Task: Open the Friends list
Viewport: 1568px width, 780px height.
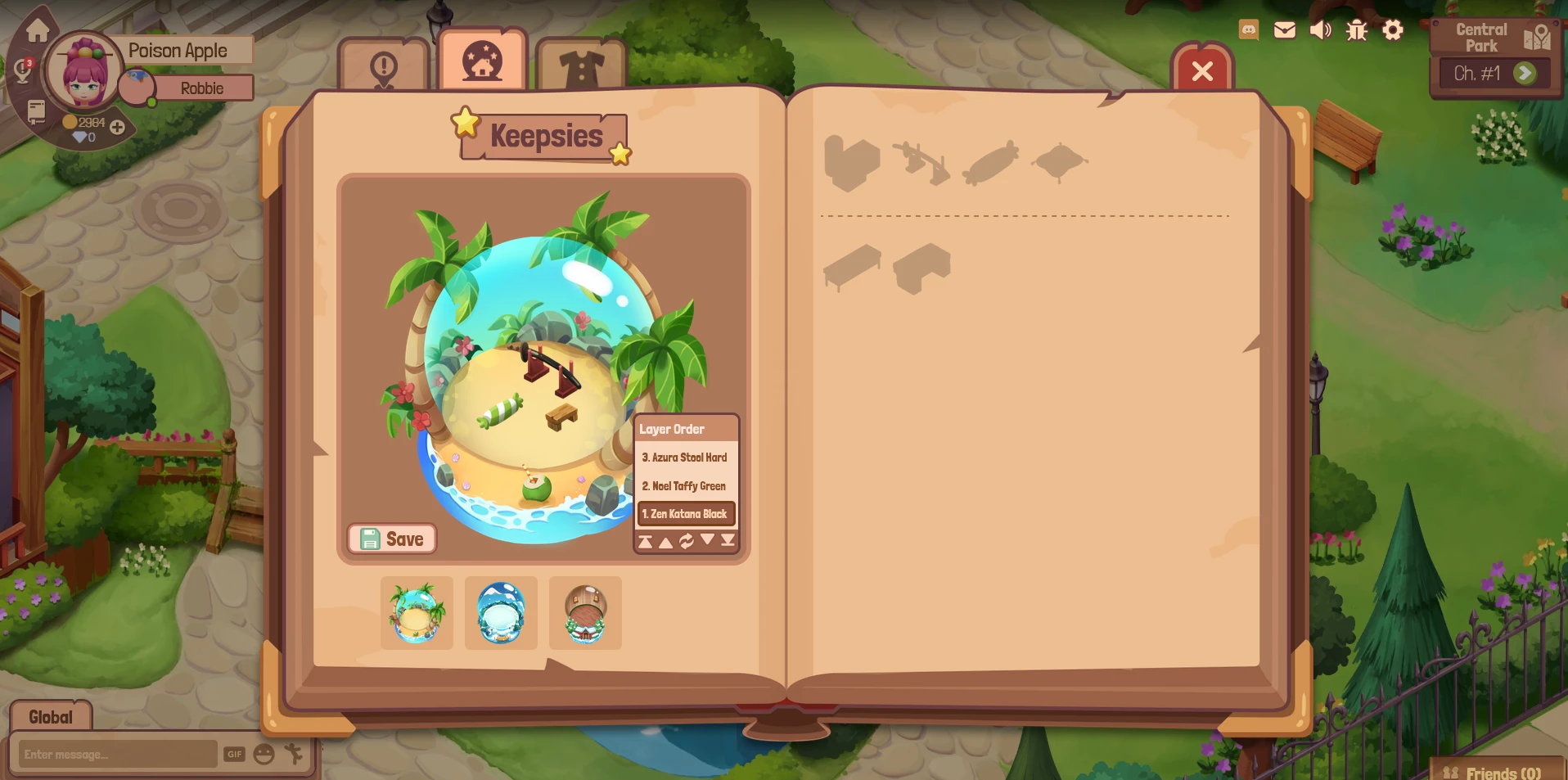Action: click(x=1494, y=772)
